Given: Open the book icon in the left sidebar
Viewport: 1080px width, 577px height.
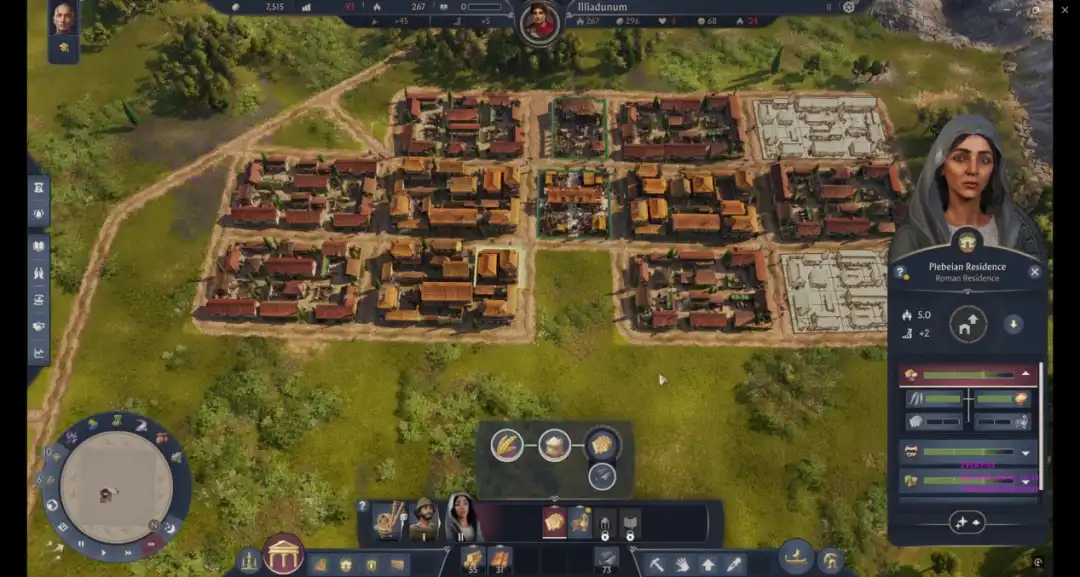Looking at the screenshot, I should [x=39, y=245].
